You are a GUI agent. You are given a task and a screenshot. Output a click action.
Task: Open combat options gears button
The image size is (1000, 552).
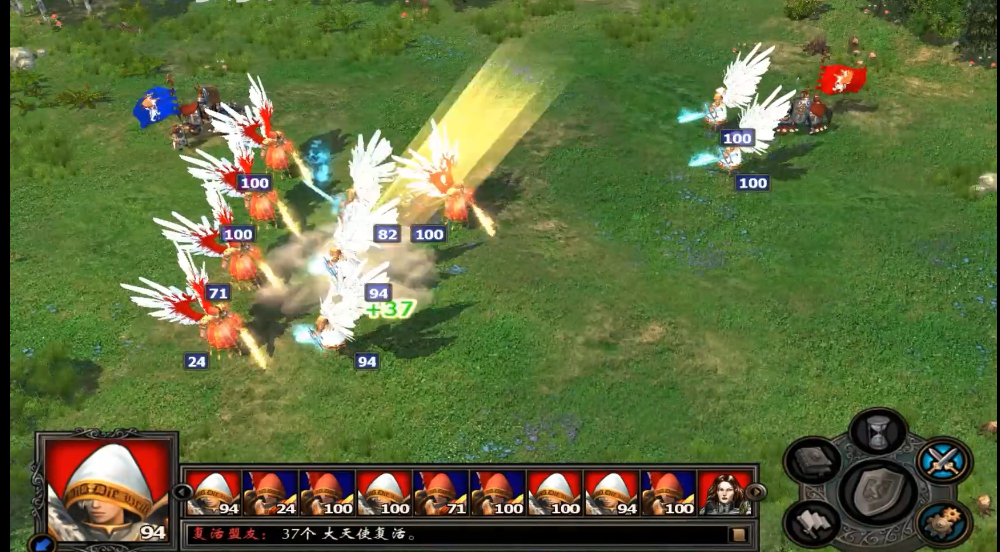pyautogui.click(x=944, y=522)
